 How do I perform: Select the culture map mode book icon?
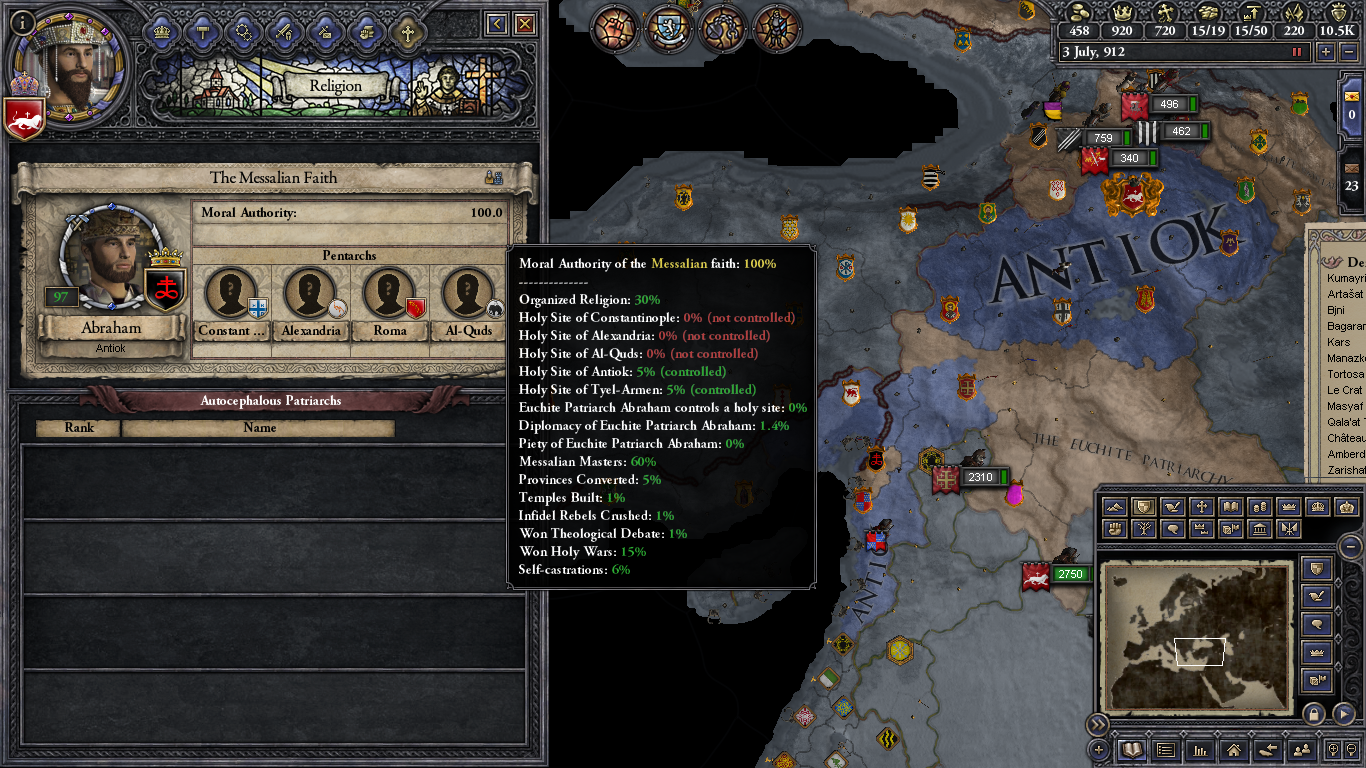point(1231,507)
